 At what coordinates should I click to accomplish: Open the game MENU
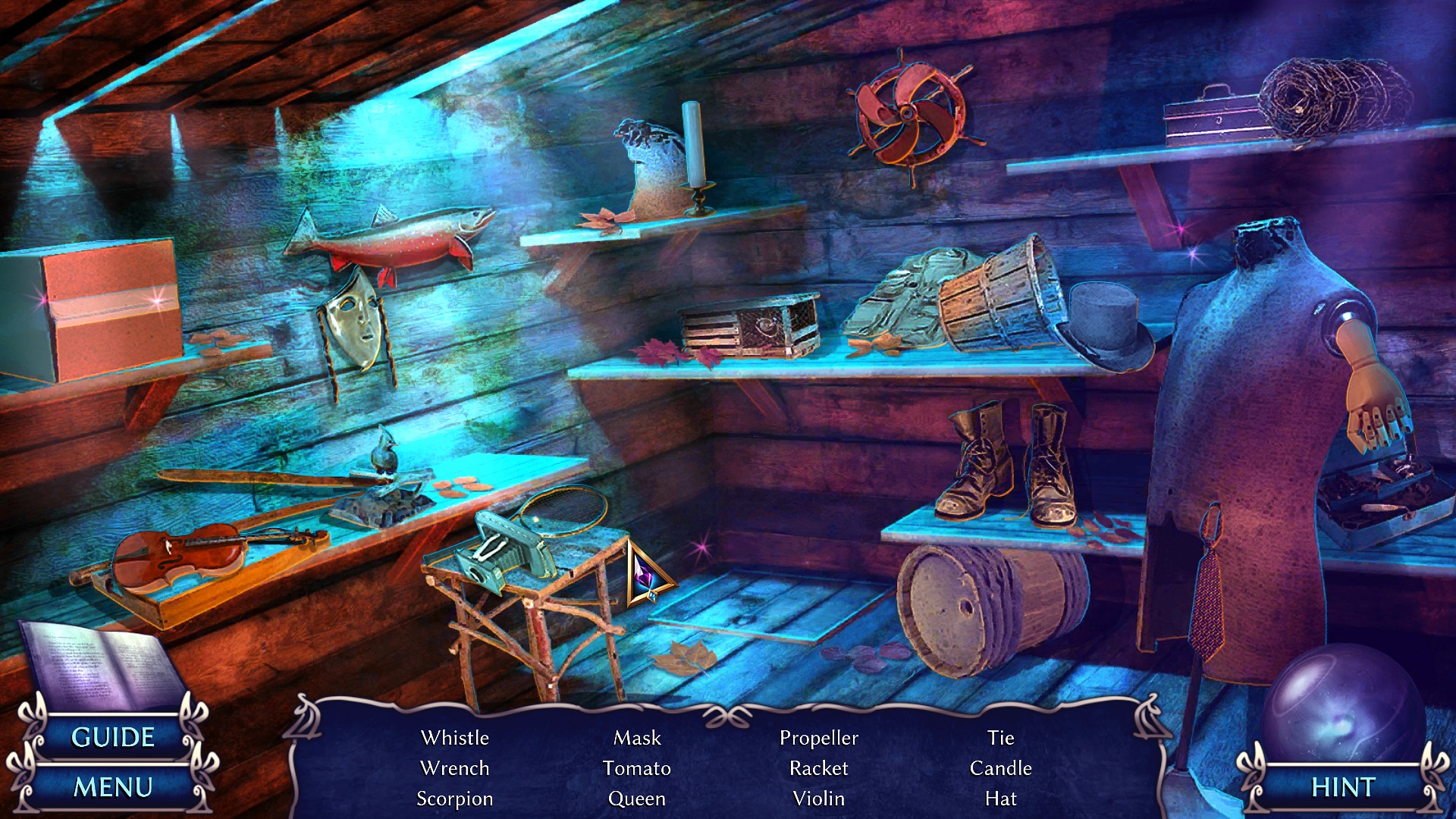(x=112, y=787)
